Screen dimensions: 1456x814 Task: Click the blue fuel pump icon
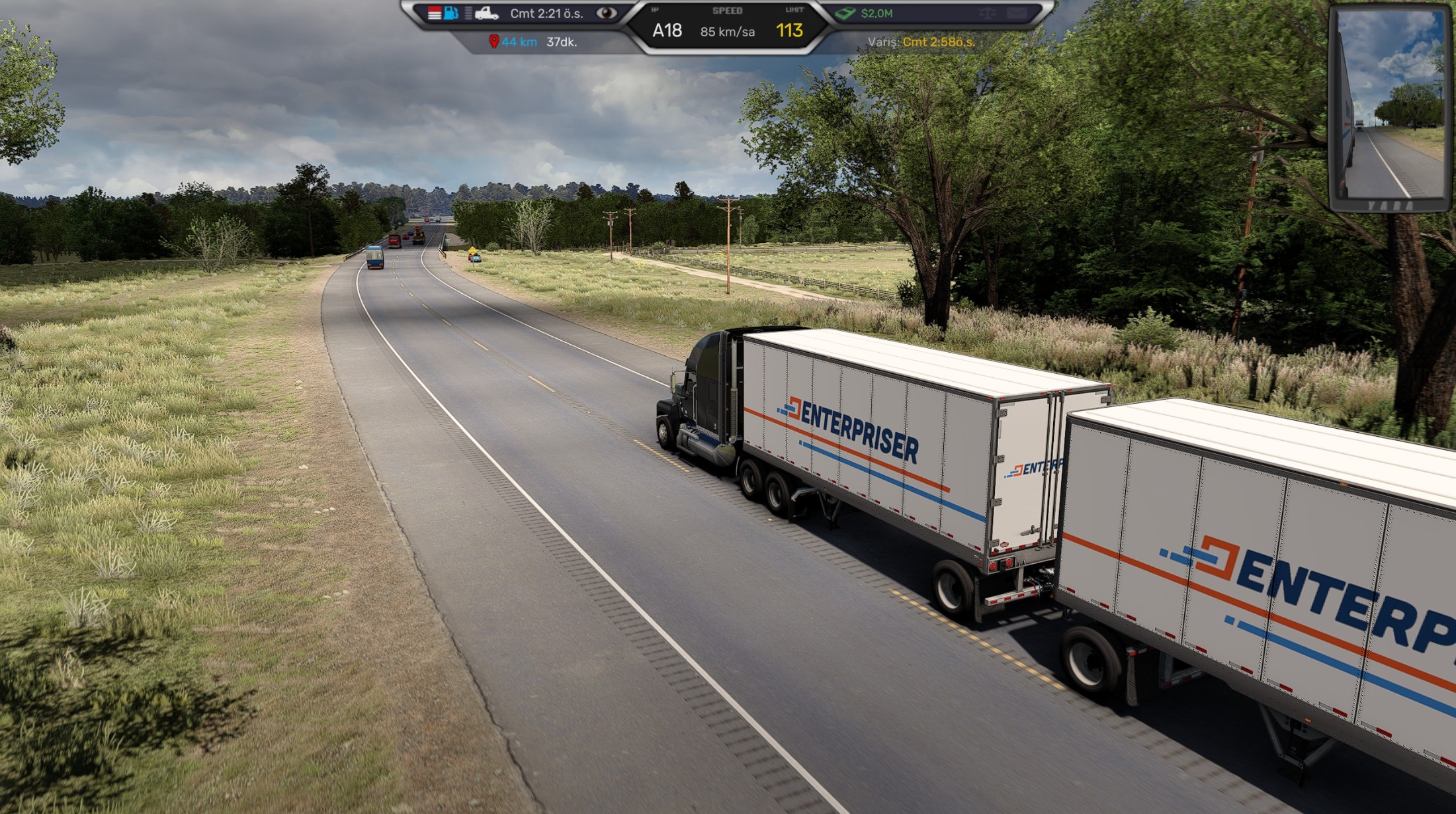451,13
